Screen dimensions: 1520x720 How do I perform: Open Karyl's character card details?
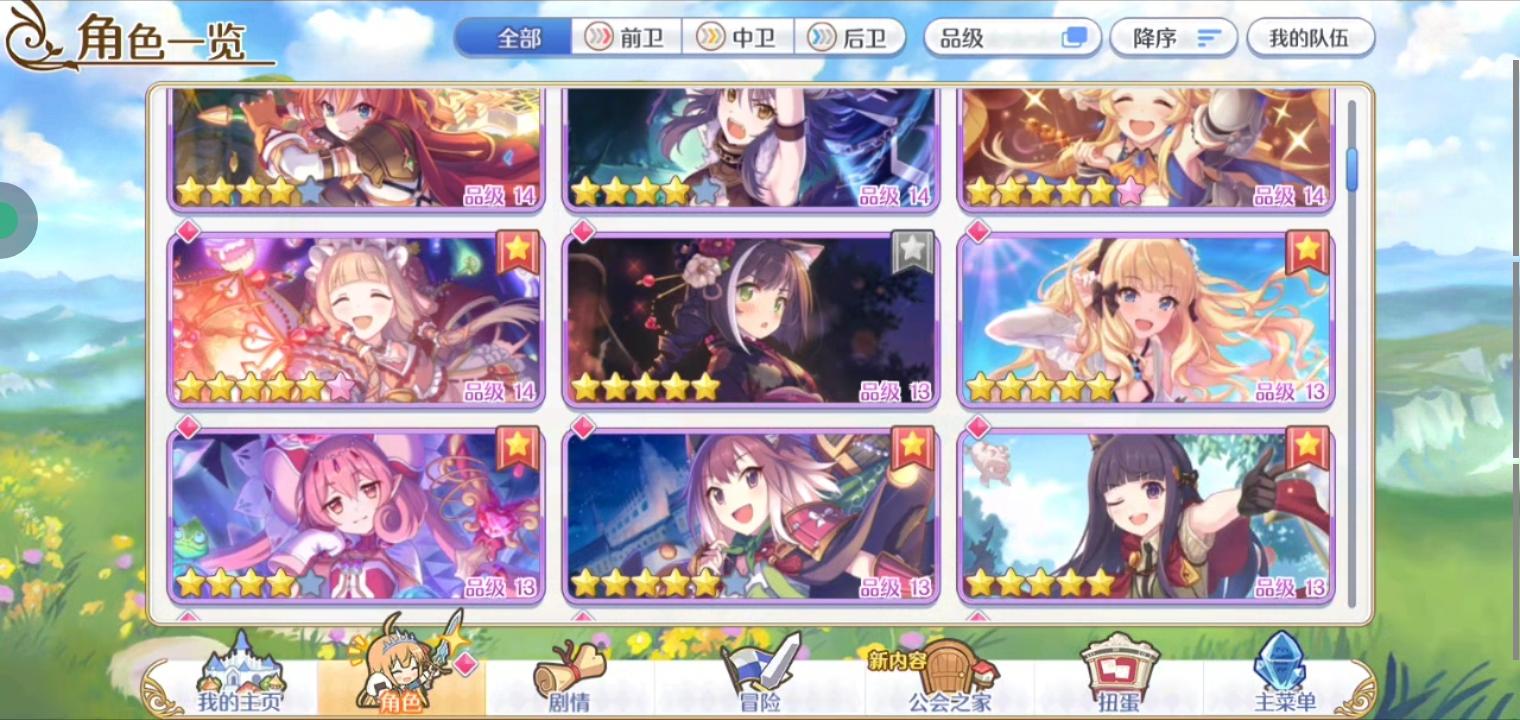(750, 320)
